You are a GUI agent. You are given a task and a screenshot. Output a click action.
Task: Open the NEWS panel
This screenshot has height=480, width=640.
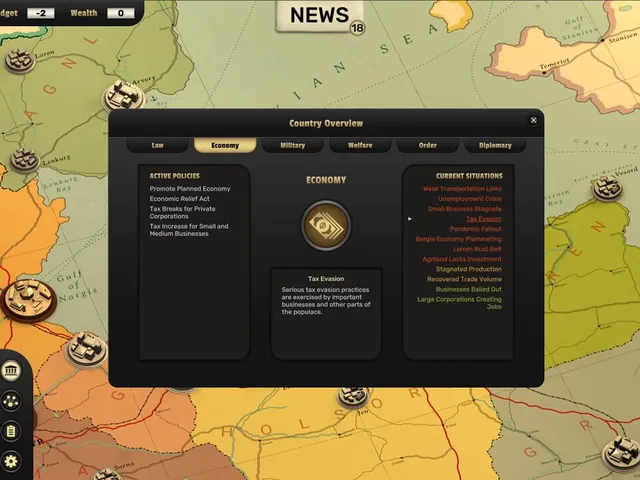(x=319, y=16)
